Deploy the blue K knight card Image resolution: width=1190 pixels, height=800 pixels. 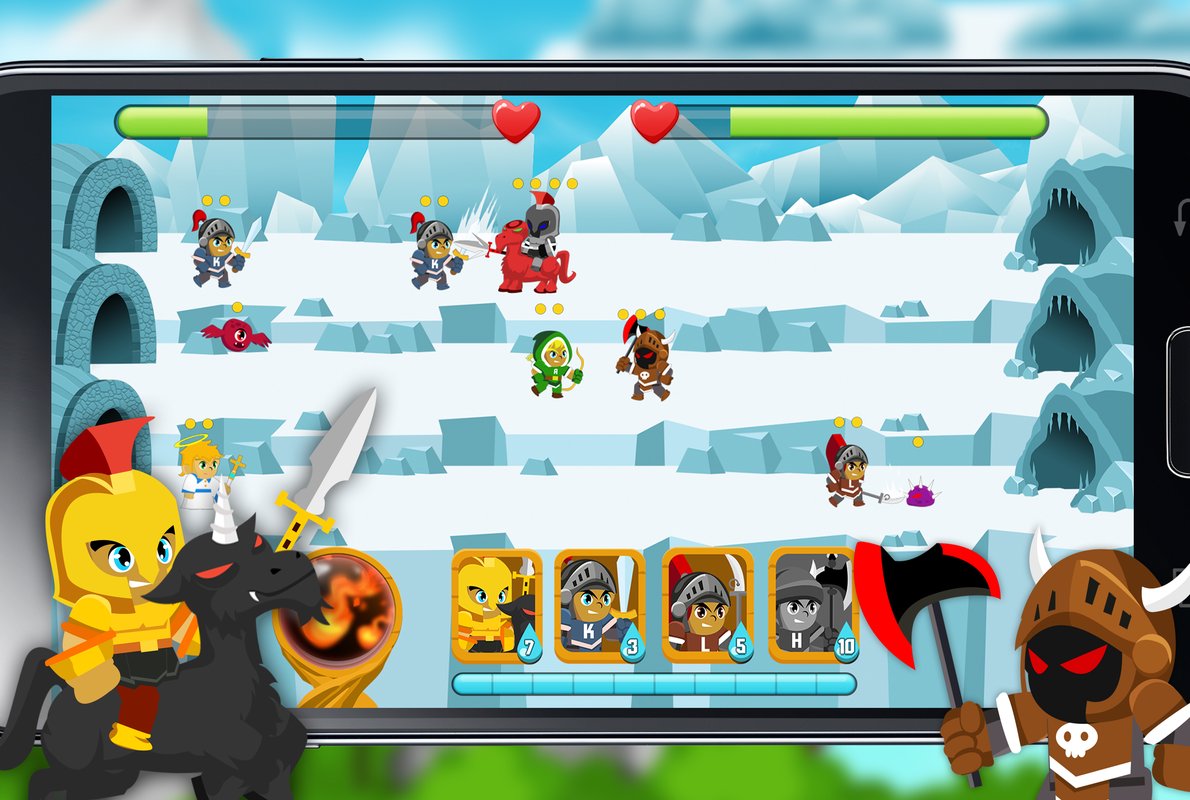click(600, 605)
